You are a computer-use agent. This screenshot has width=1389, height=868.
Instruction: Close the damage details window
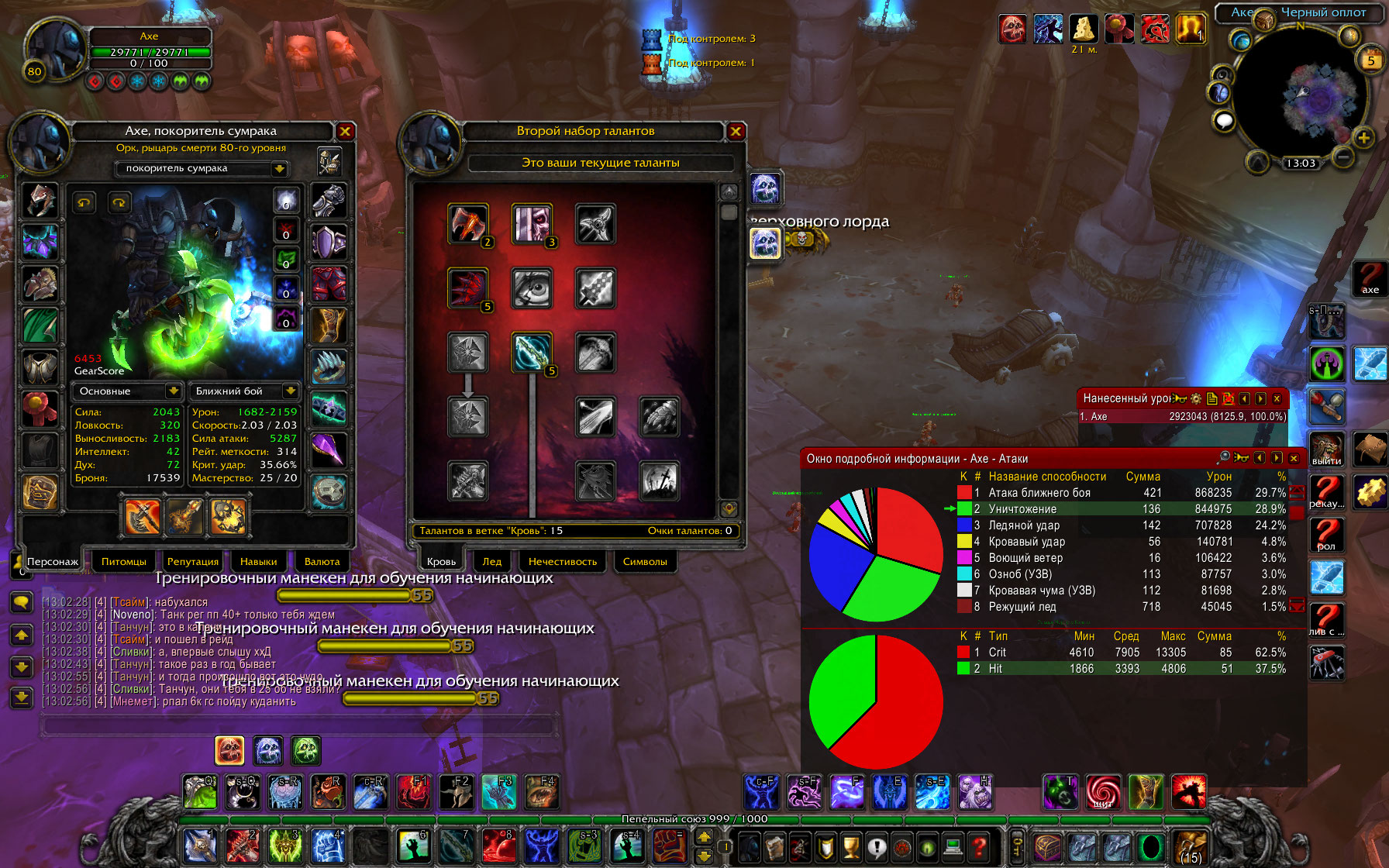pyautogui.click(x=1294, y=458)
